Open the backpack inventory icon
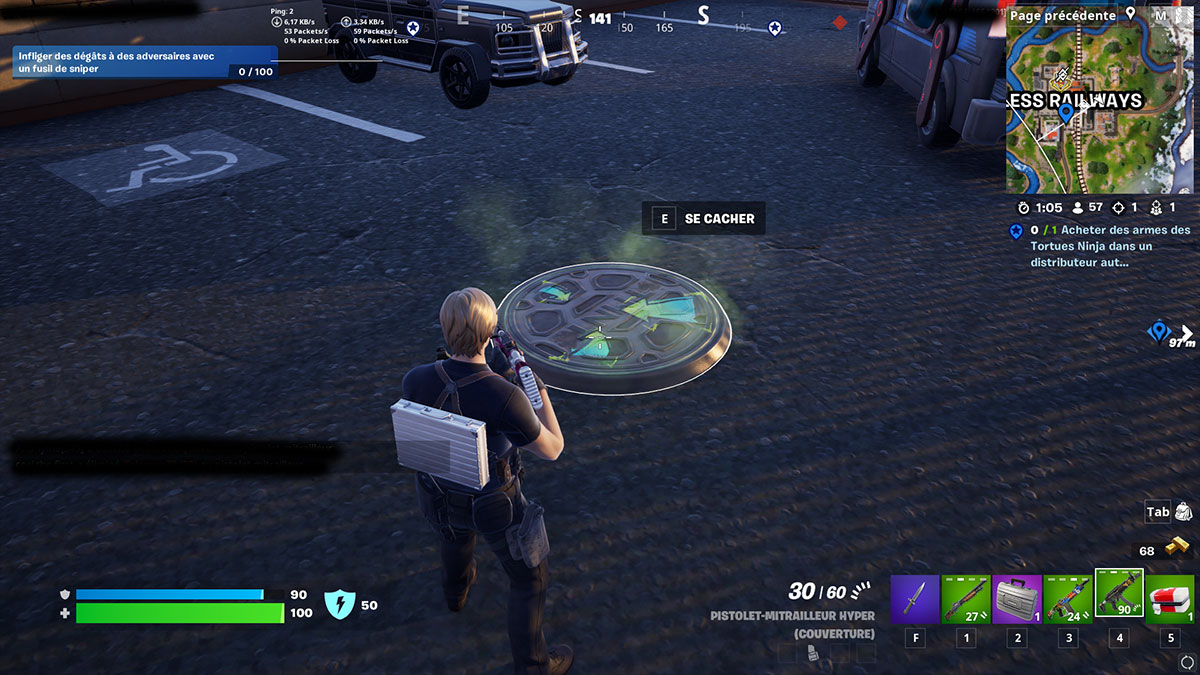1200x675 pixels. click(x=1182, y=512)
